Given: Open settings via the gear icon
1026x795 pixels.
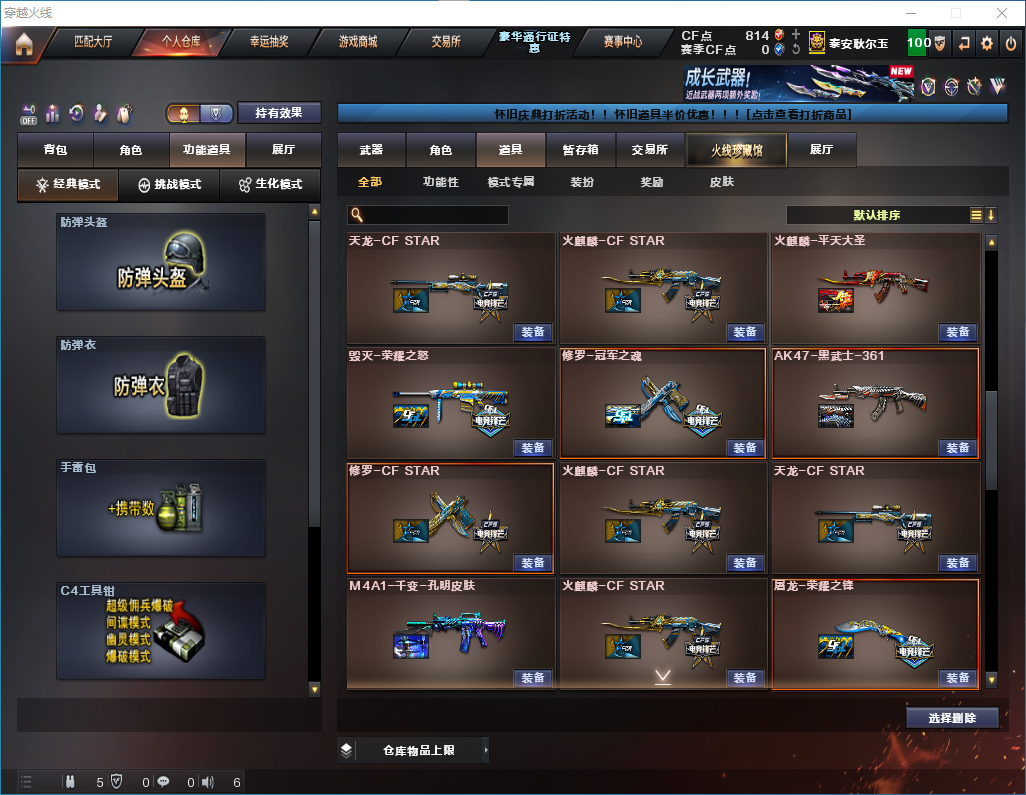Looking at the screenshot, I should (x=987, y=43).
